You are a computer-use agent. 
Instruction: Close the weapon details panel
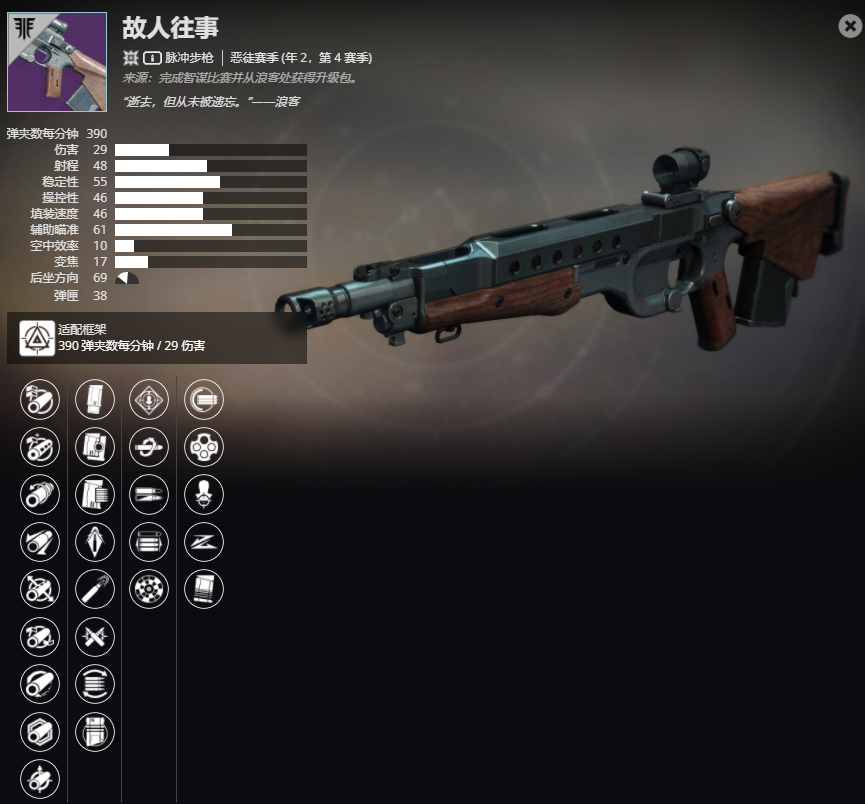coord(850,27)
